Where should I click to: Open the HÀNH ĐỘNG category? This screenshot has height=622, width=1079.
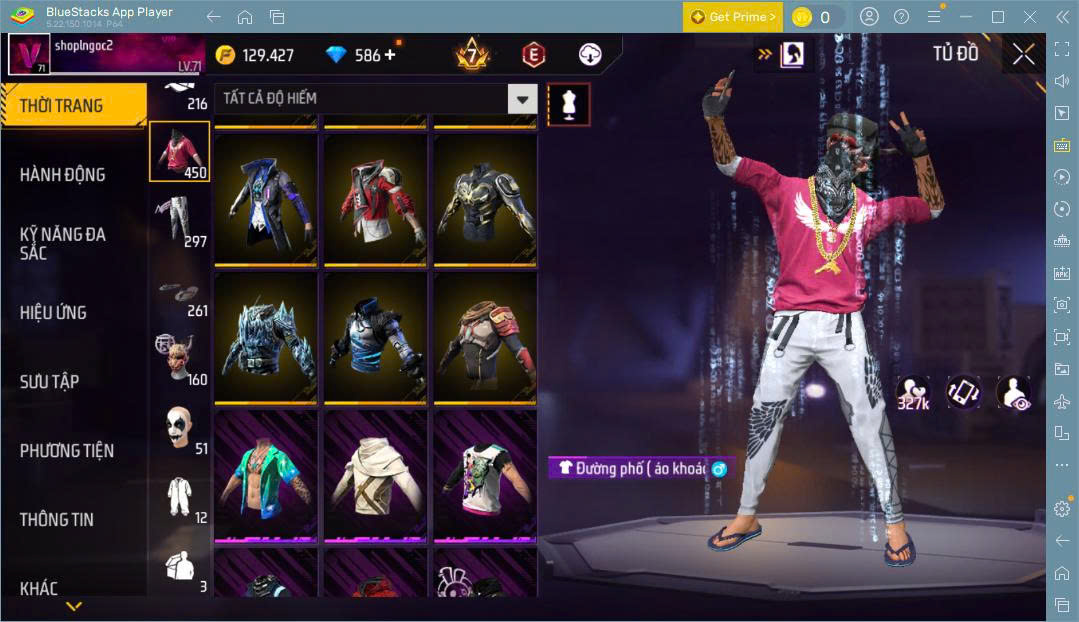pos(62,174)
